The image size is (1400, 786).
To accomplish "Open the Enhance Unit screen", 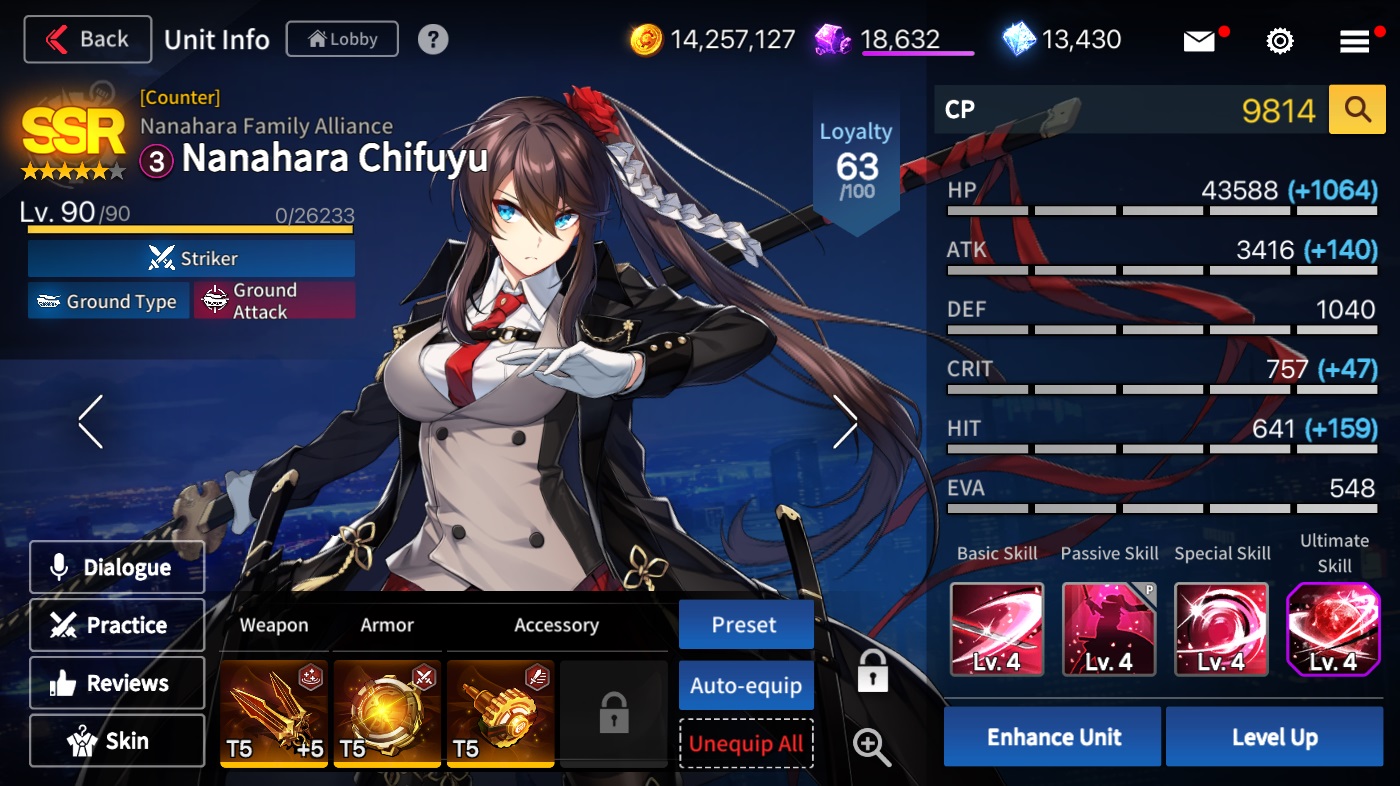I will tap(1053, 737).
